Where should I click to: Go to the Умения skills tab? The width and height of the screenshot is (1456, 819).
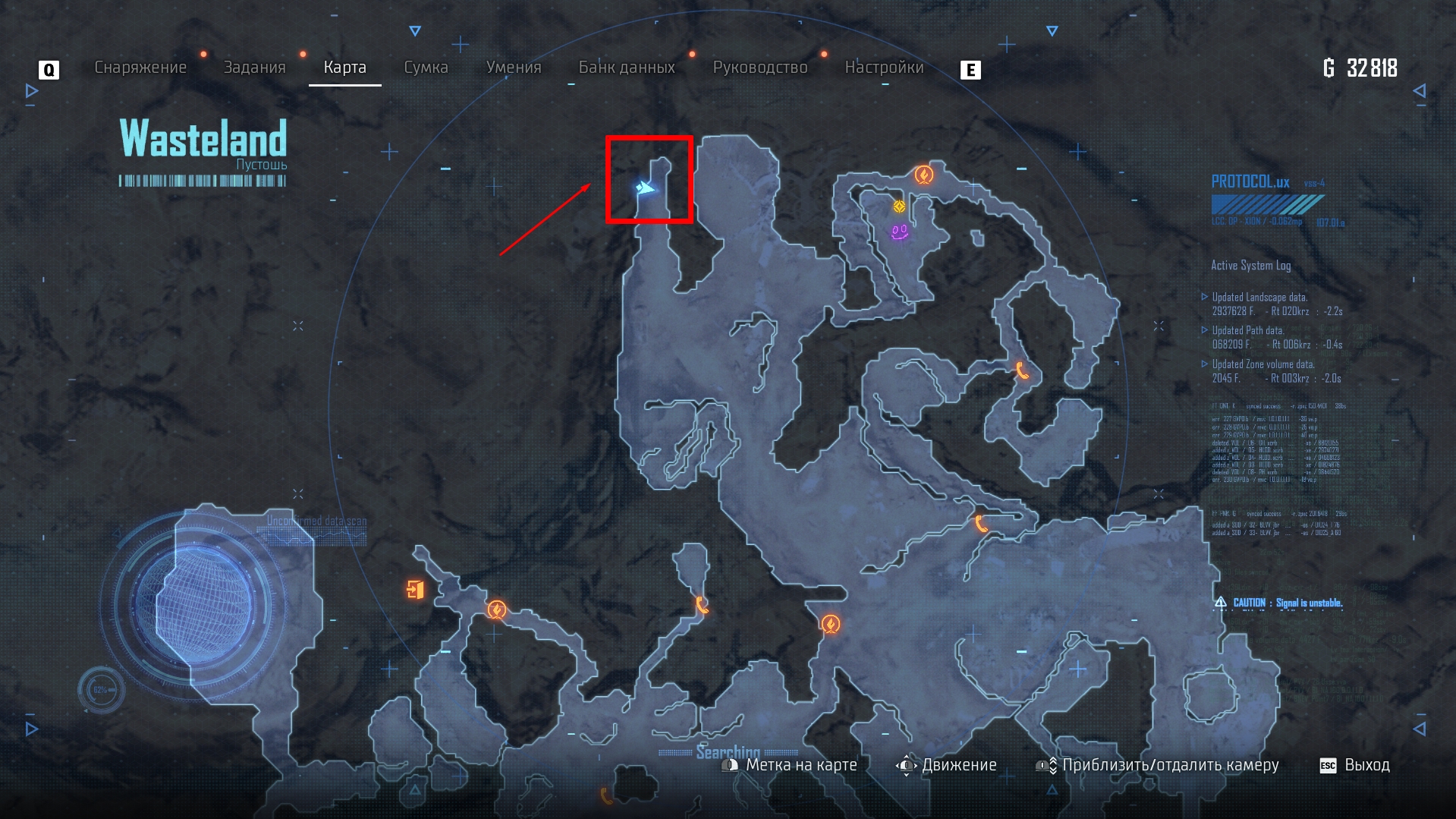[x=514, y=68]
